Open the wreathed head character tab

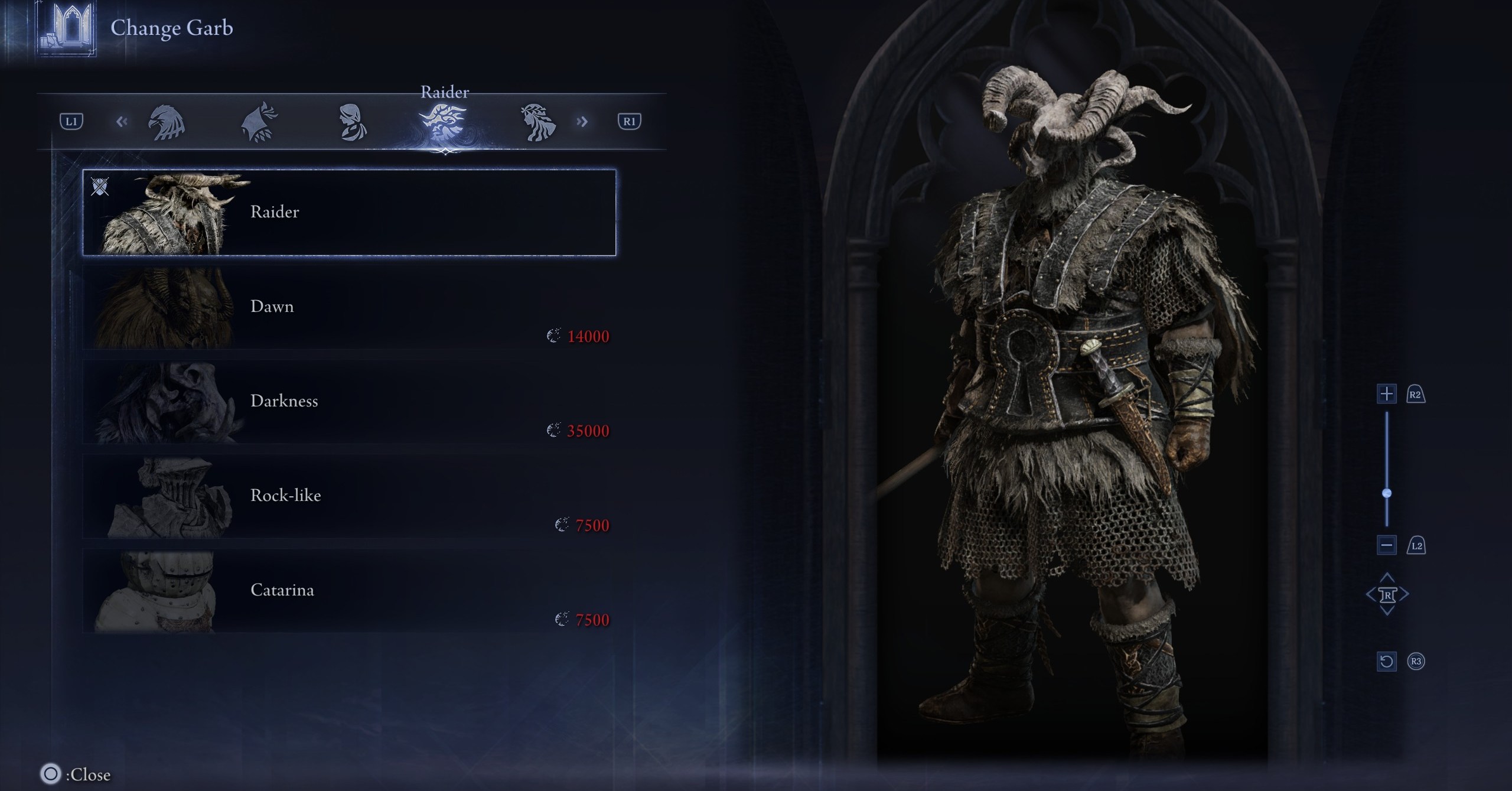pyautogui.click(x=537, y=123)
